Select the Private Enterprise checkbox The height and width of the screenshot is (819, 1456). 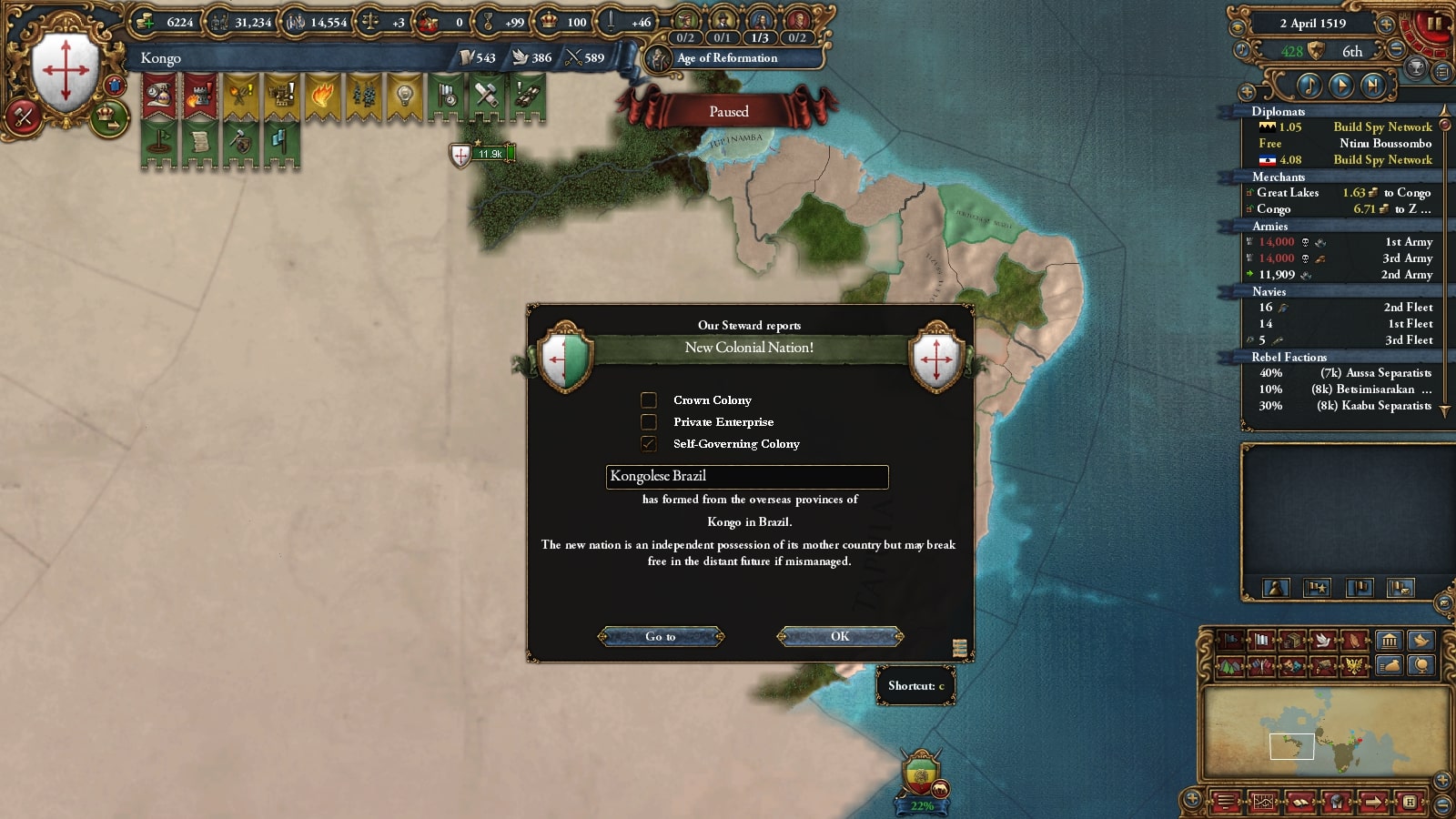pos(649,422)
